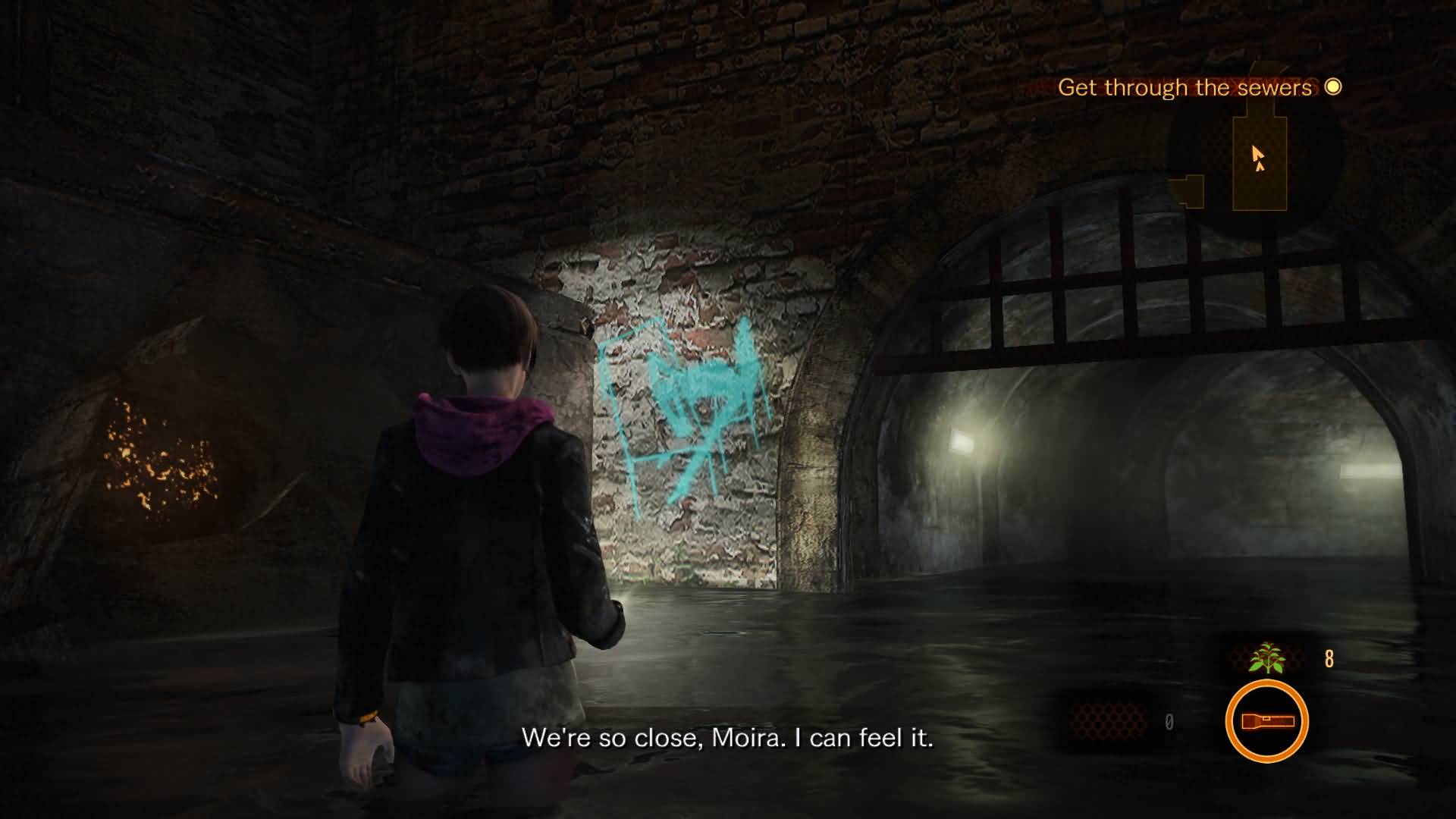Image resolution: width=1456 pixels, height=819 pixels.
Task: Click the 'Get through the sewers' objective
Action: click(1185, 88)
